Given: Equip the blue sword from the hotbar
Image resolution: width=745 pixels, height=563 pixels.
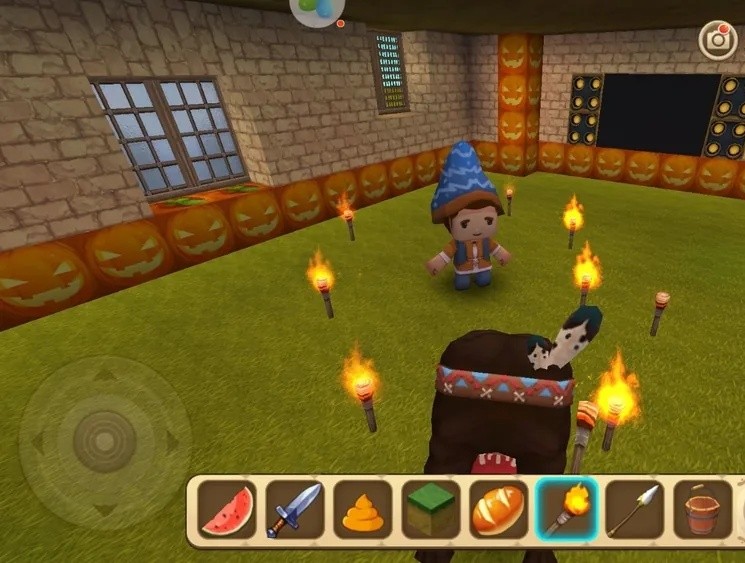Looking at the screenshot, I should click(x=295, y=510).
